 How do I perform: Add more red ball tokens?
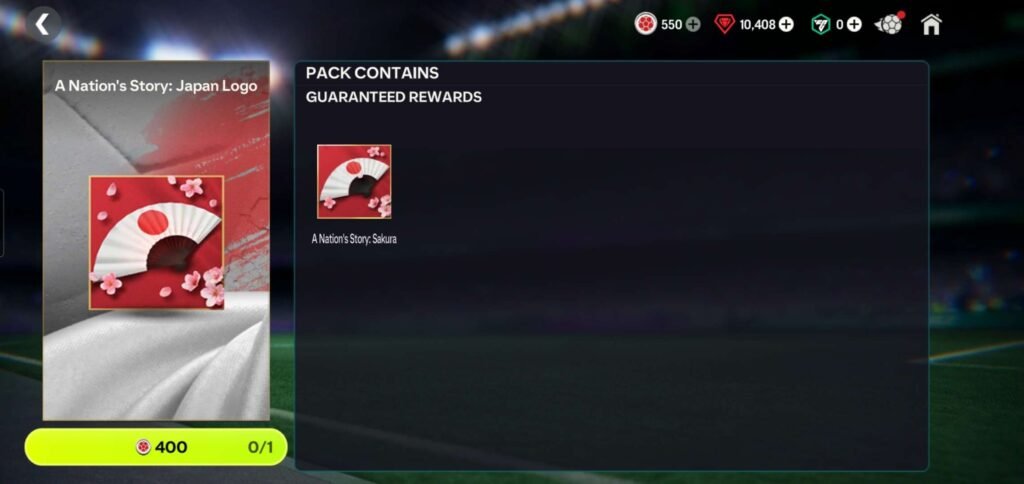click(x=693, y=24)
